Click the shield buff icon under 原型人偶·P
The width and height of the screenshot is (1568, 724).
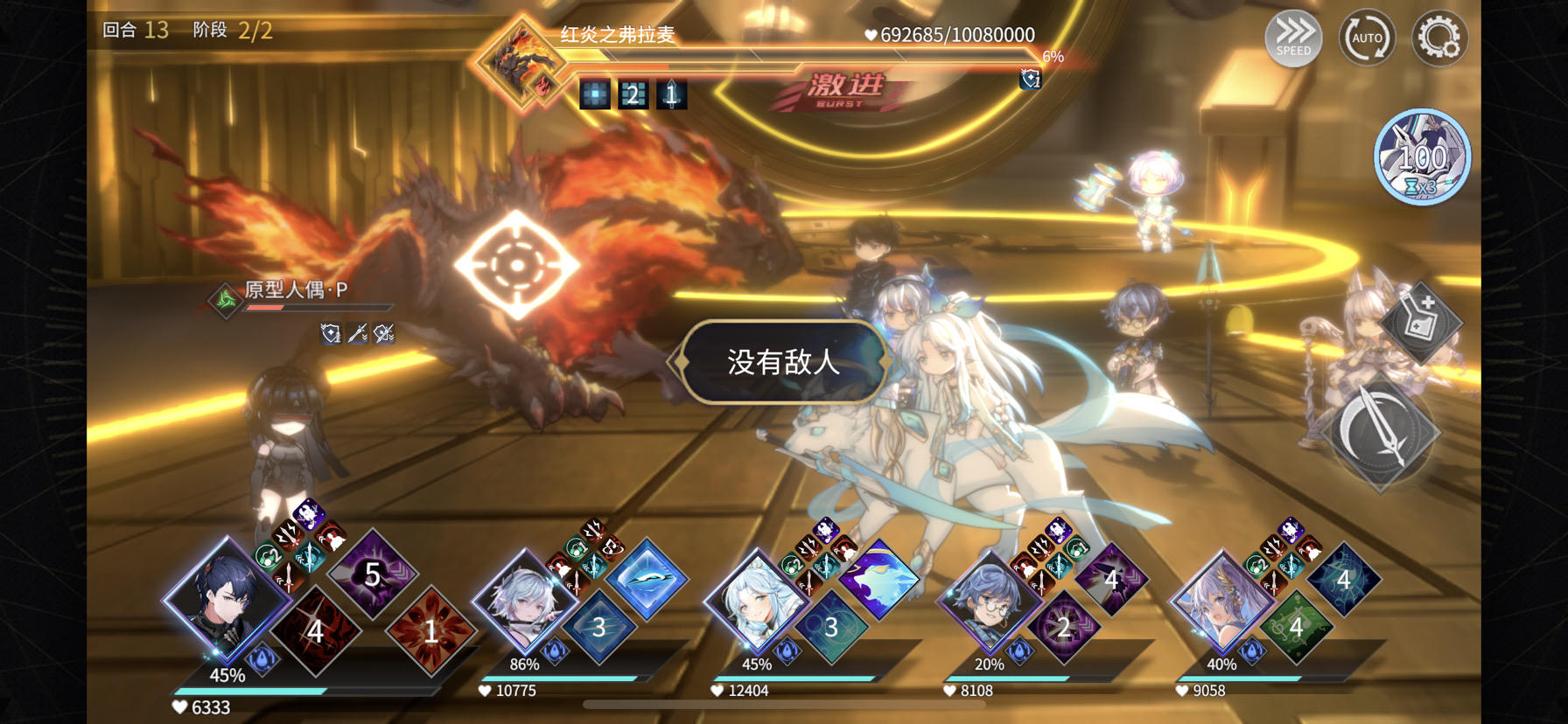331,334
